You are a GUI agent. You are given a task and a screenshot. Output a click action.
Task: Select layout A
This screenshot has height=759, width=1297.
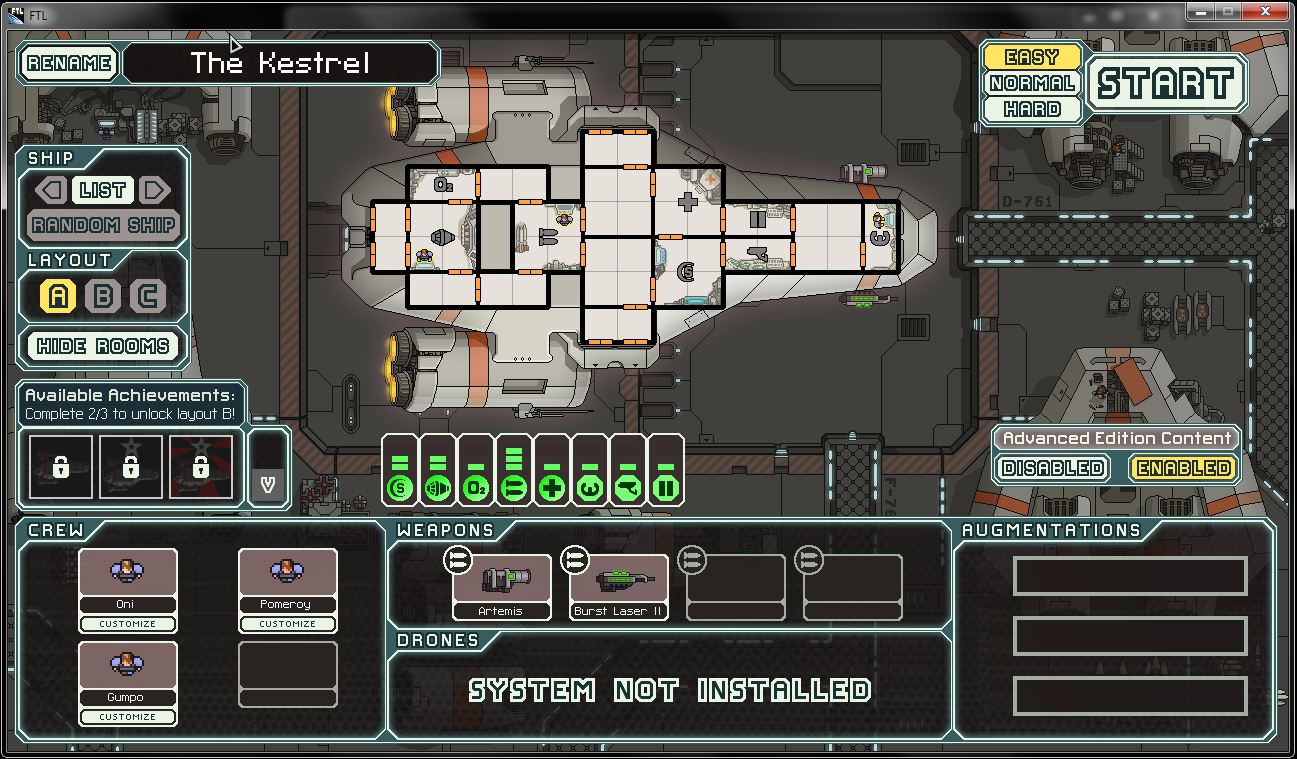pyautogui.click(x=58, y=296)
